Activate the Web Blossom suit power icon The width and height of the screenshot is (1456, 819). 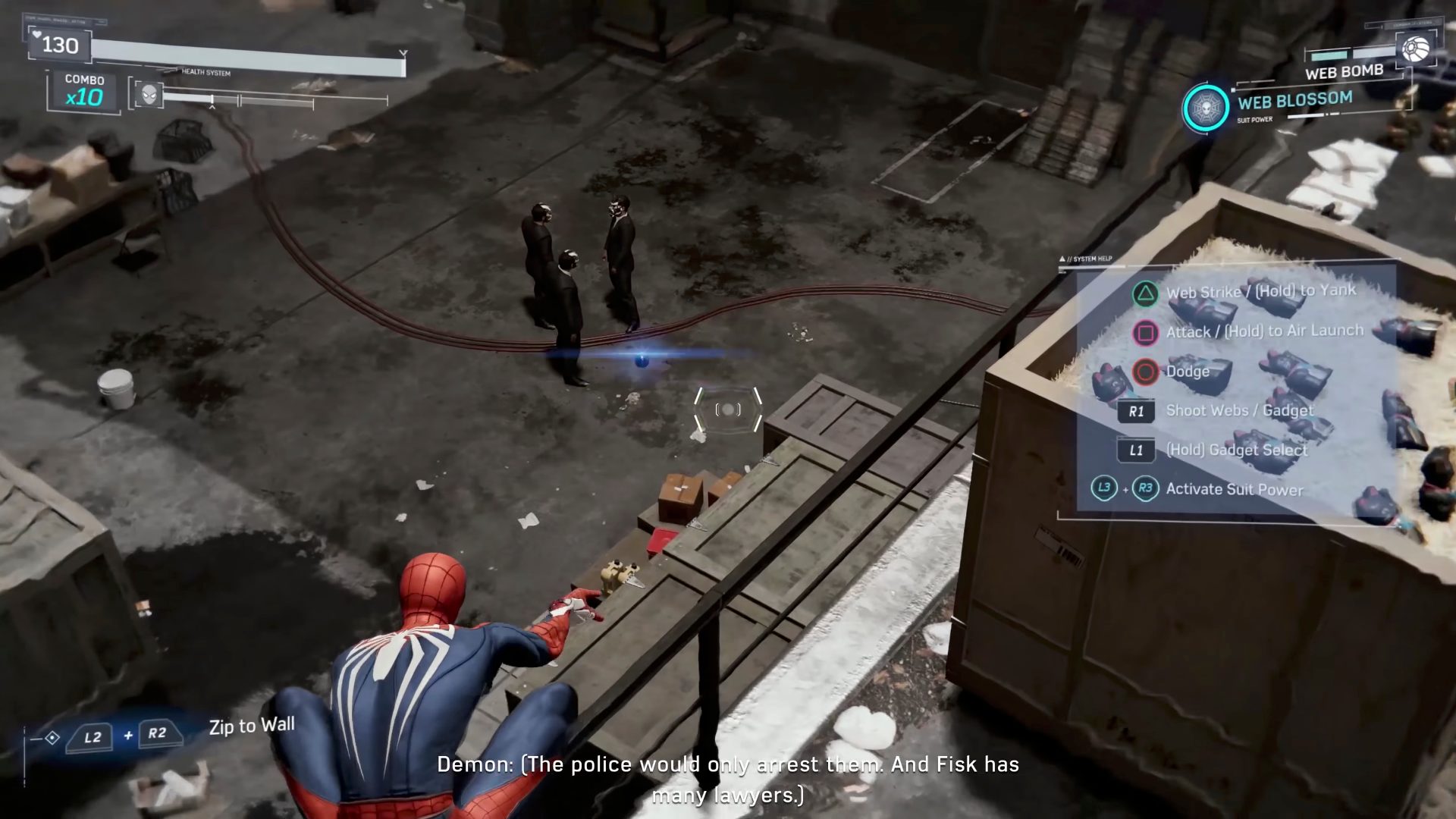coord(1205,108)
